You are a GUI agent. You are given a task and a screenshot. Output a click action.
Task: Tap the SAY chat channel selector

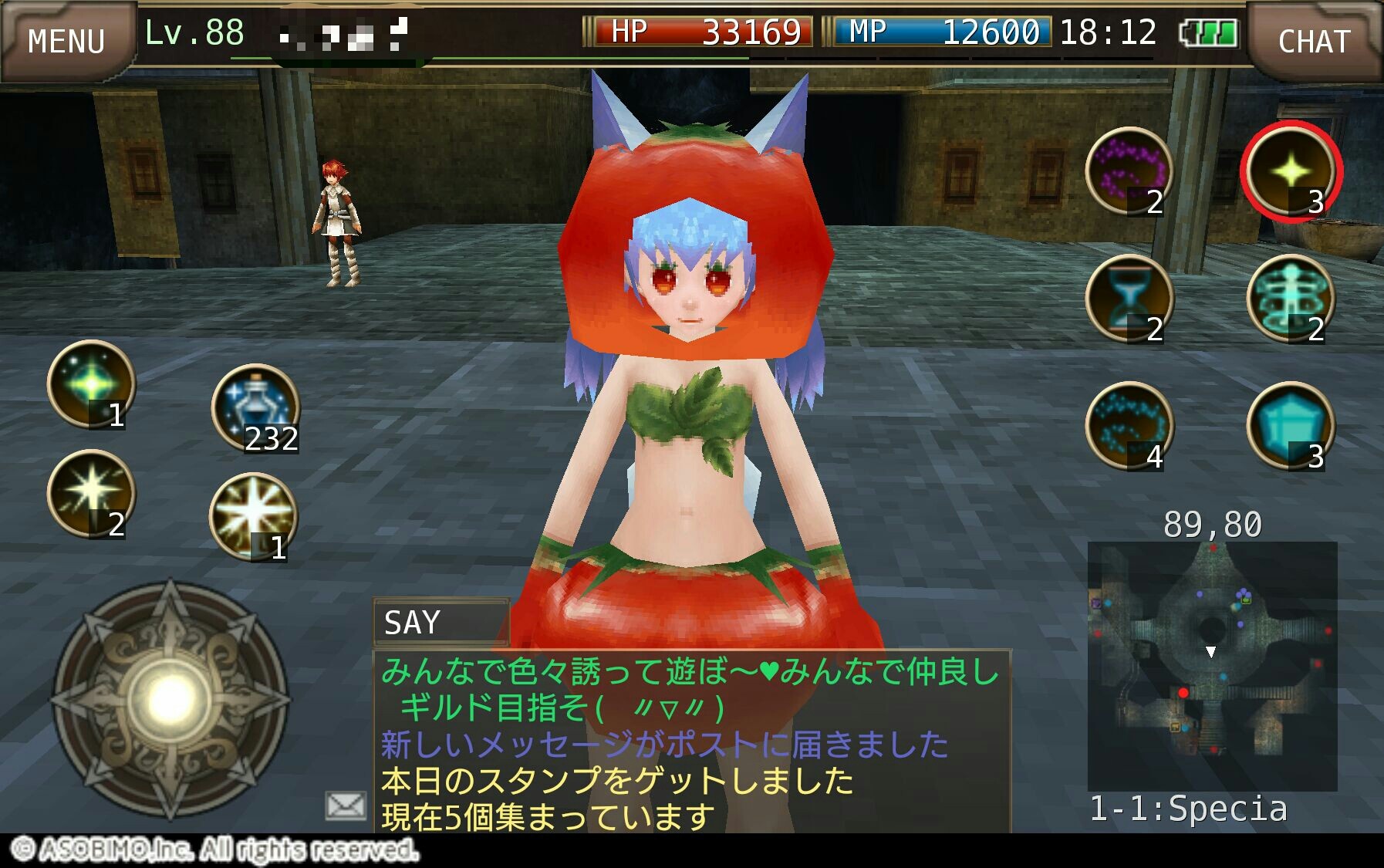441,622
